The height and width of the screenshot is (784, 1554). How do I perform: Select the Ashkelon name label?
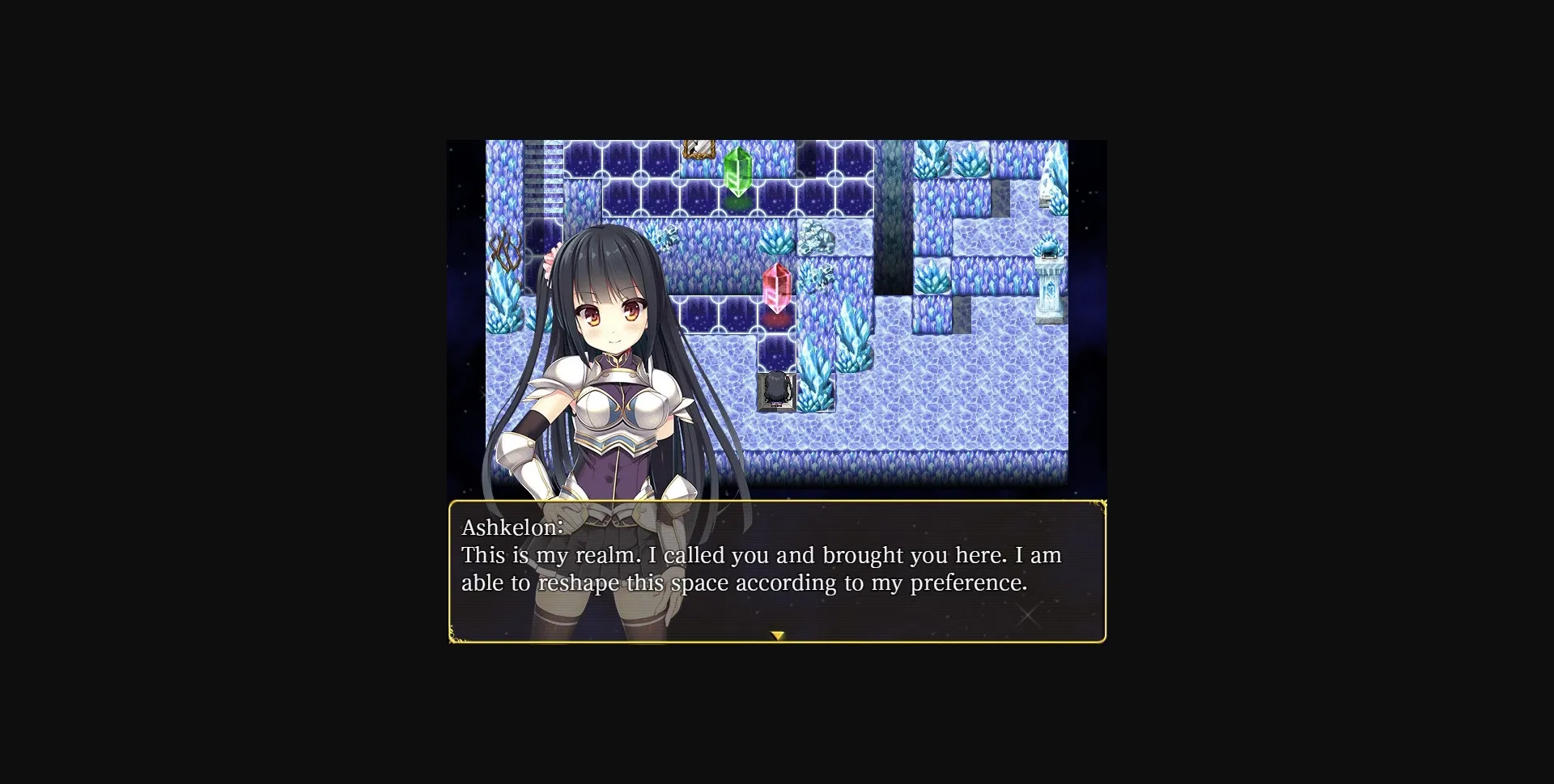[x=510, y=528]
